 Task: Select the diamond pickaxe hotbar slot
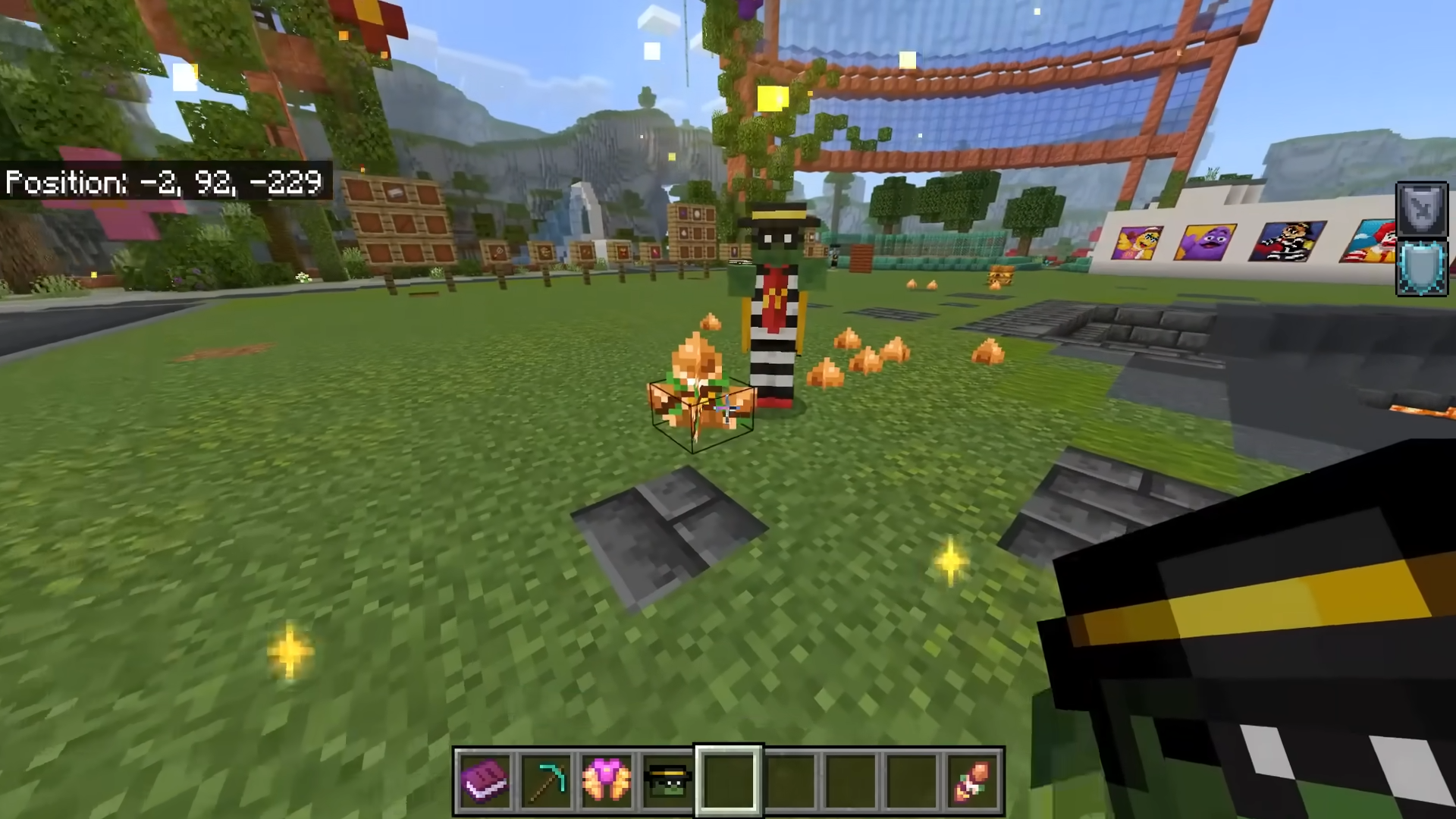click(x=546, y=780)
